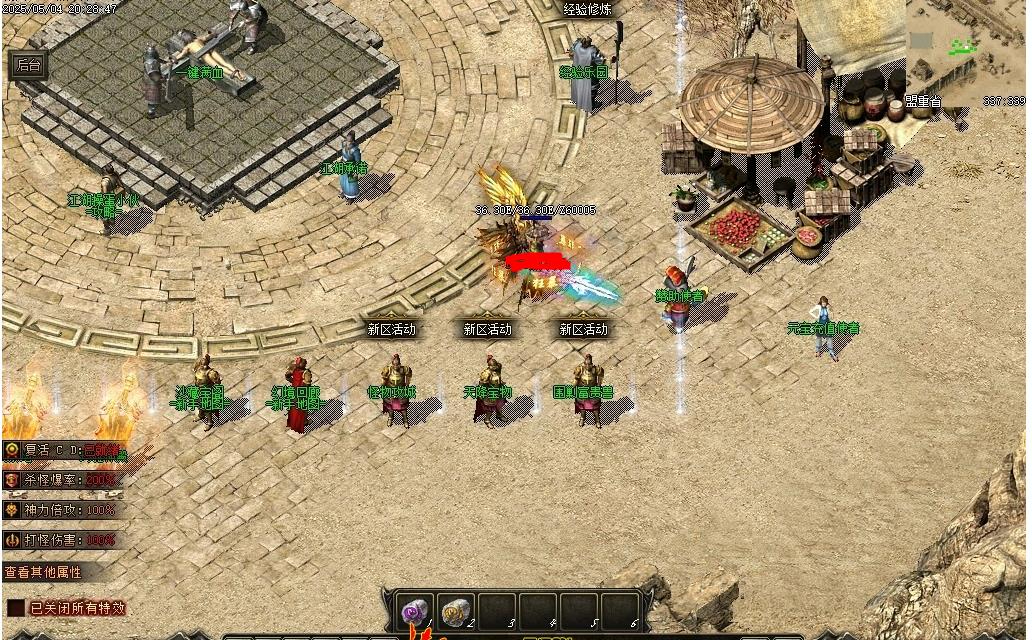Use the purple scroll in hotbar slot 1
Image resolution: width=1032 pixels, height=640 pixels.
coord(415,611)
